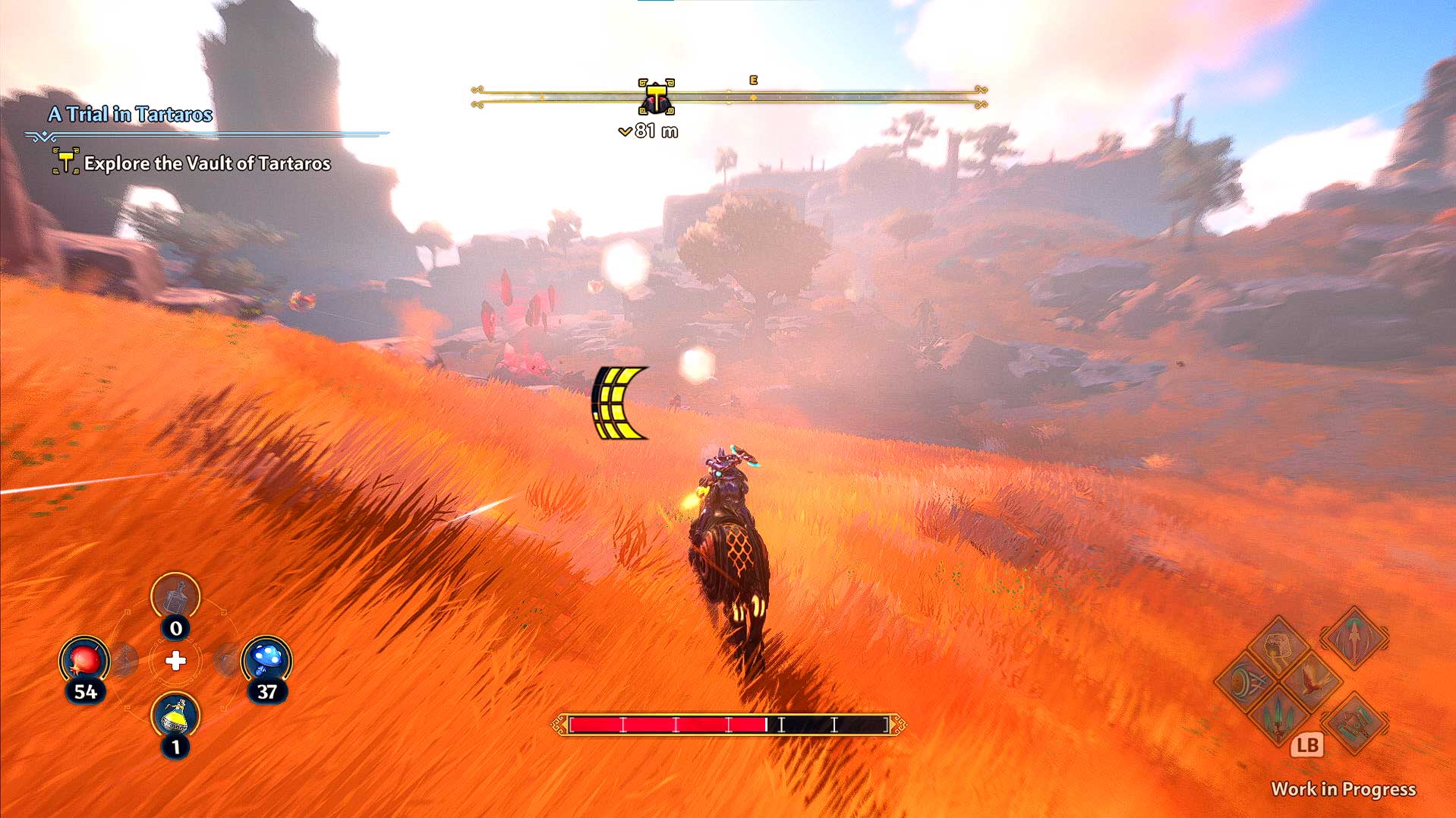This screenshot has width=1456, height=818.
Task: Select the yellow potion flask at wheel bottom
Action: 175,718
